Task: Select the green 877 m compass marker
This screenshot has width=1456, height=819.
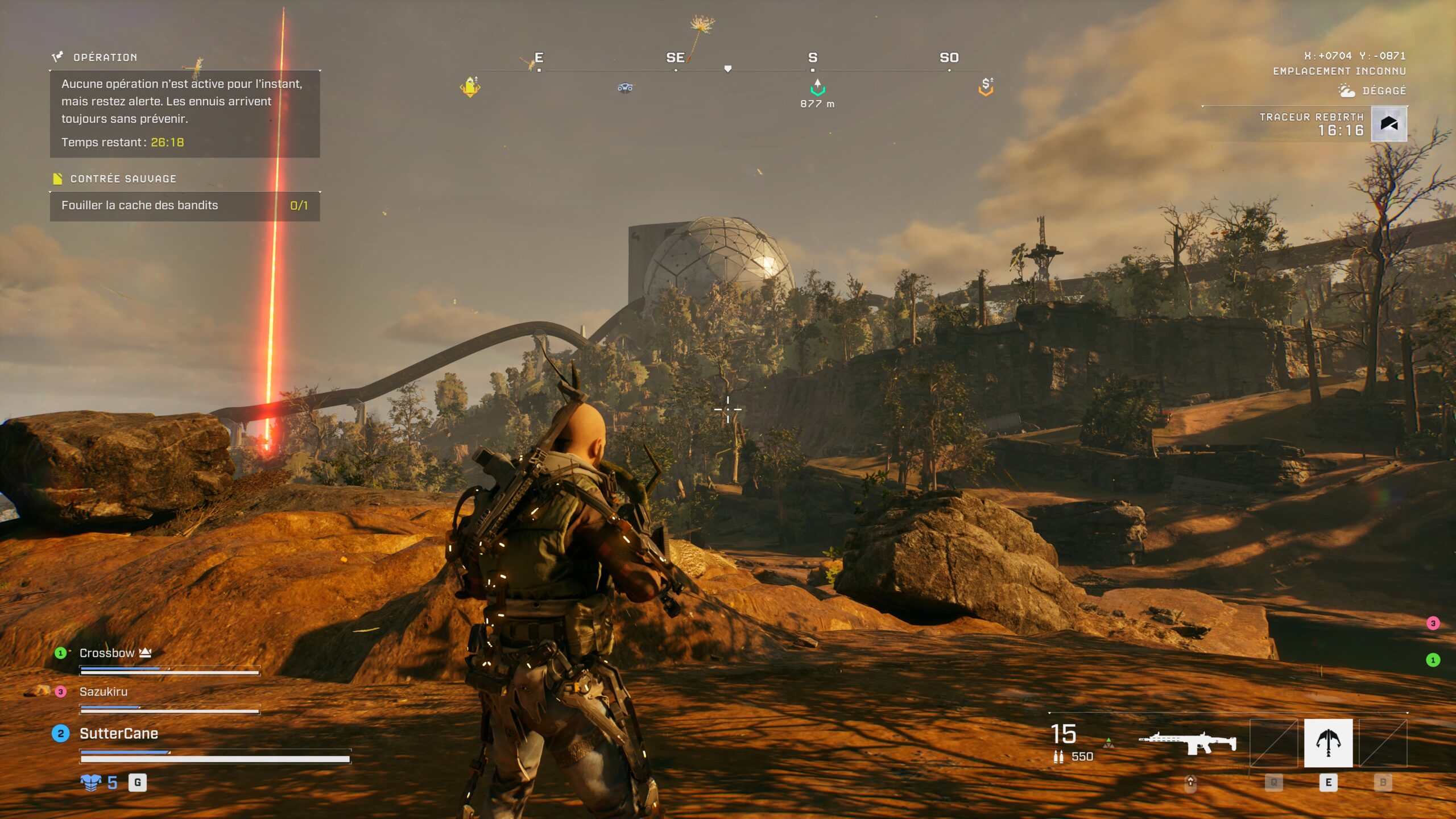Action: coord(817,88)
